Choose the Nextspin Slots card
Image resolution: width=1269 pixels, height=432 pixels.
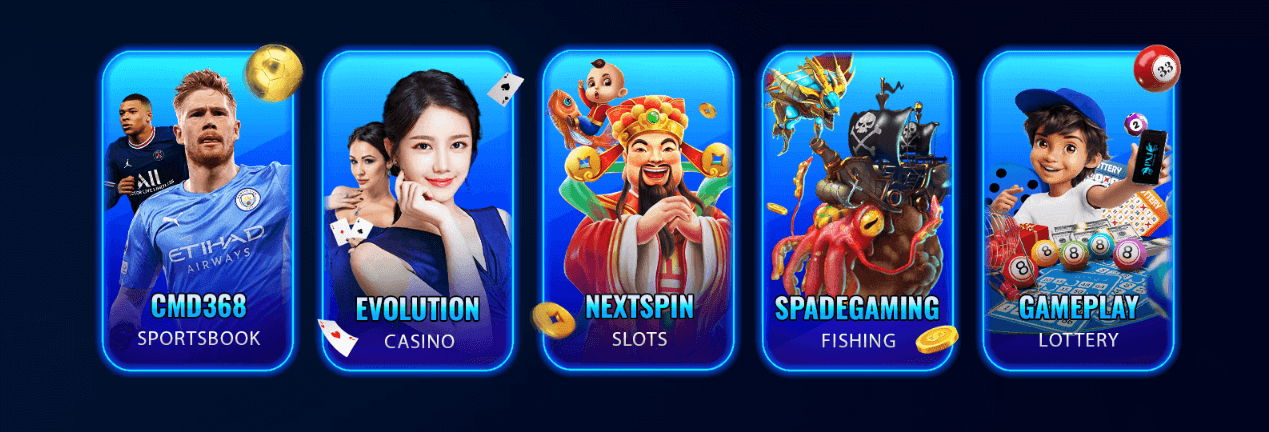[x=638, y=210]
